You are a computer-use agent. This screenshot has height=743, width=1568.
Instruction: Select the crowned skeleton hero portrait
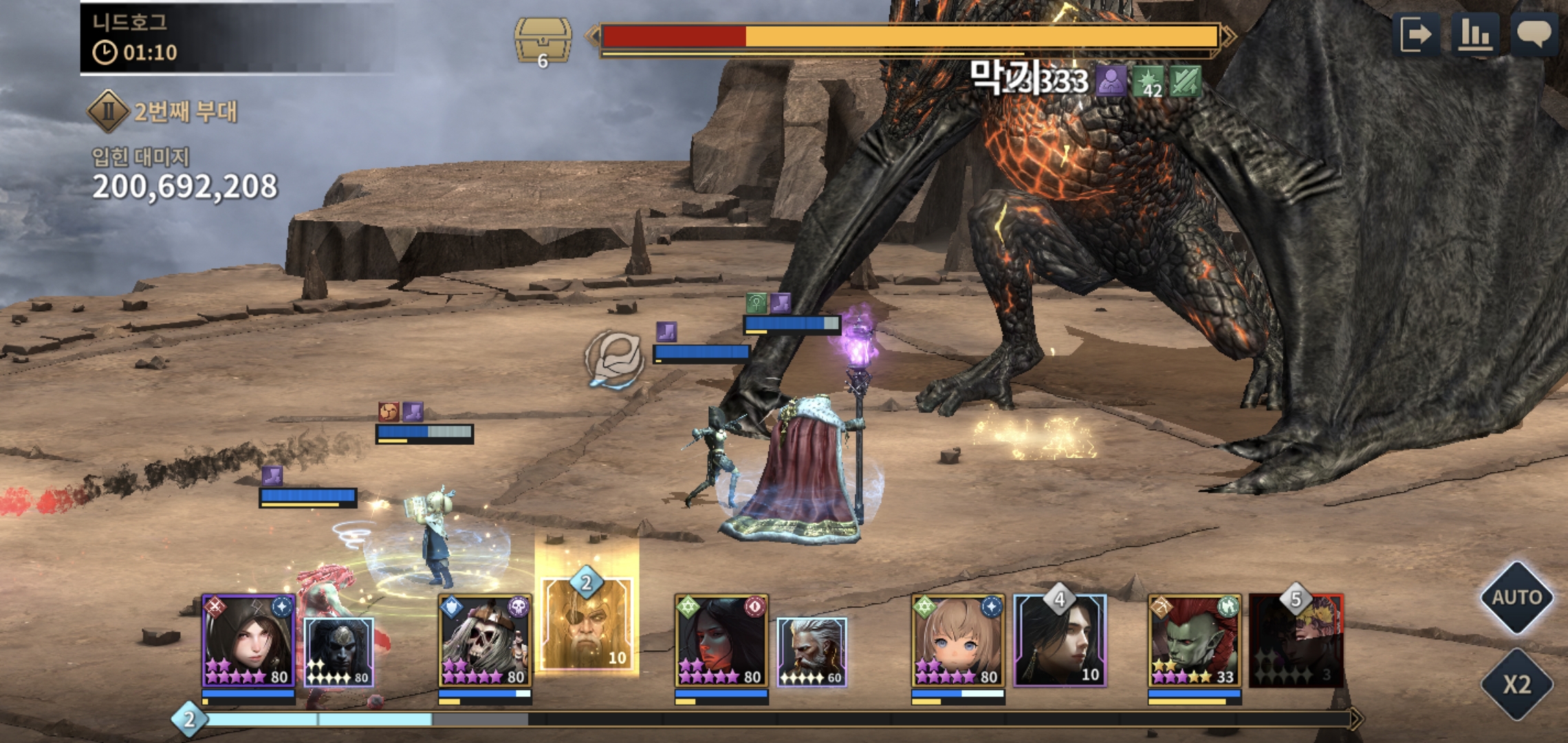point(485,641)
